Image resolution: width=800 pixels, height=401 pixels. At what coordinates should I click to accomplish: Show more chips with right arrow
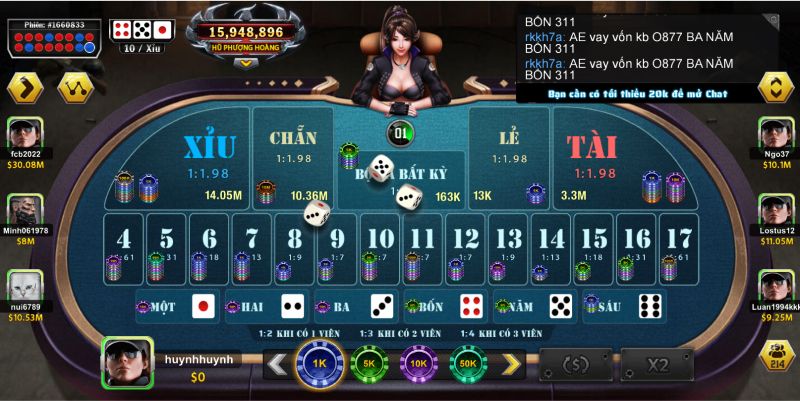[511, 364]
